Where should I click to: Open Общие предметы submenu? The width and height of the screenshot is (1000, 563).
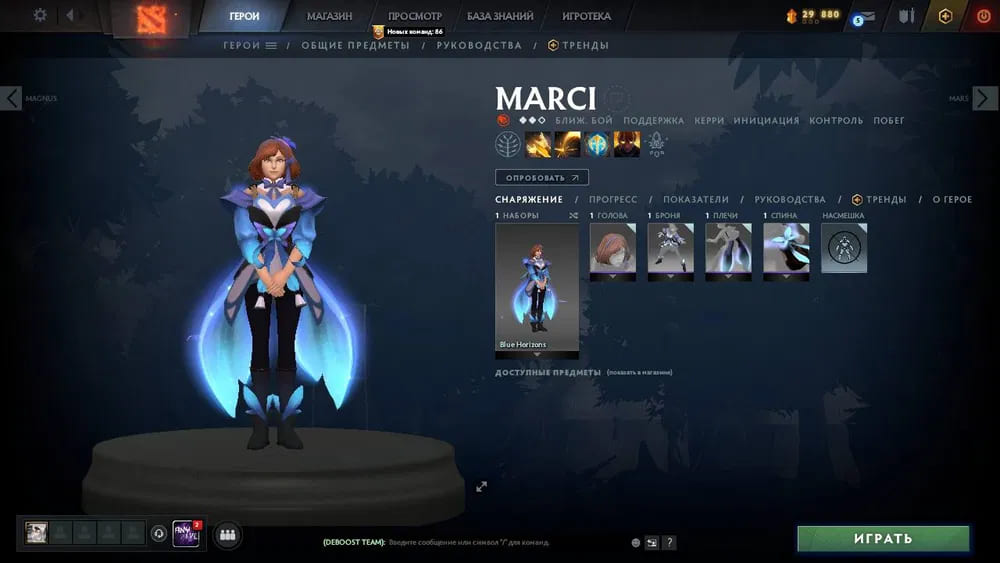pos(355,45)
